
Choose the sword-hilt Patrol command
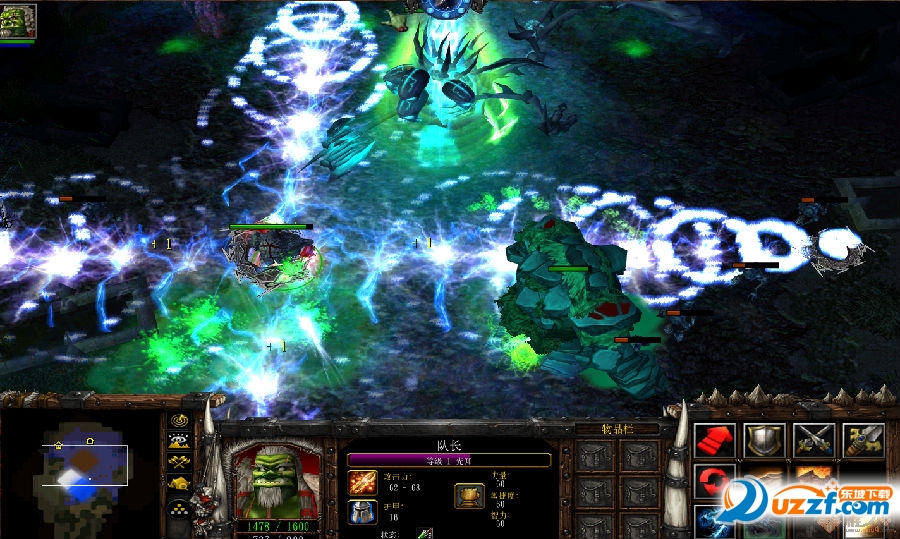click(862, 439)
